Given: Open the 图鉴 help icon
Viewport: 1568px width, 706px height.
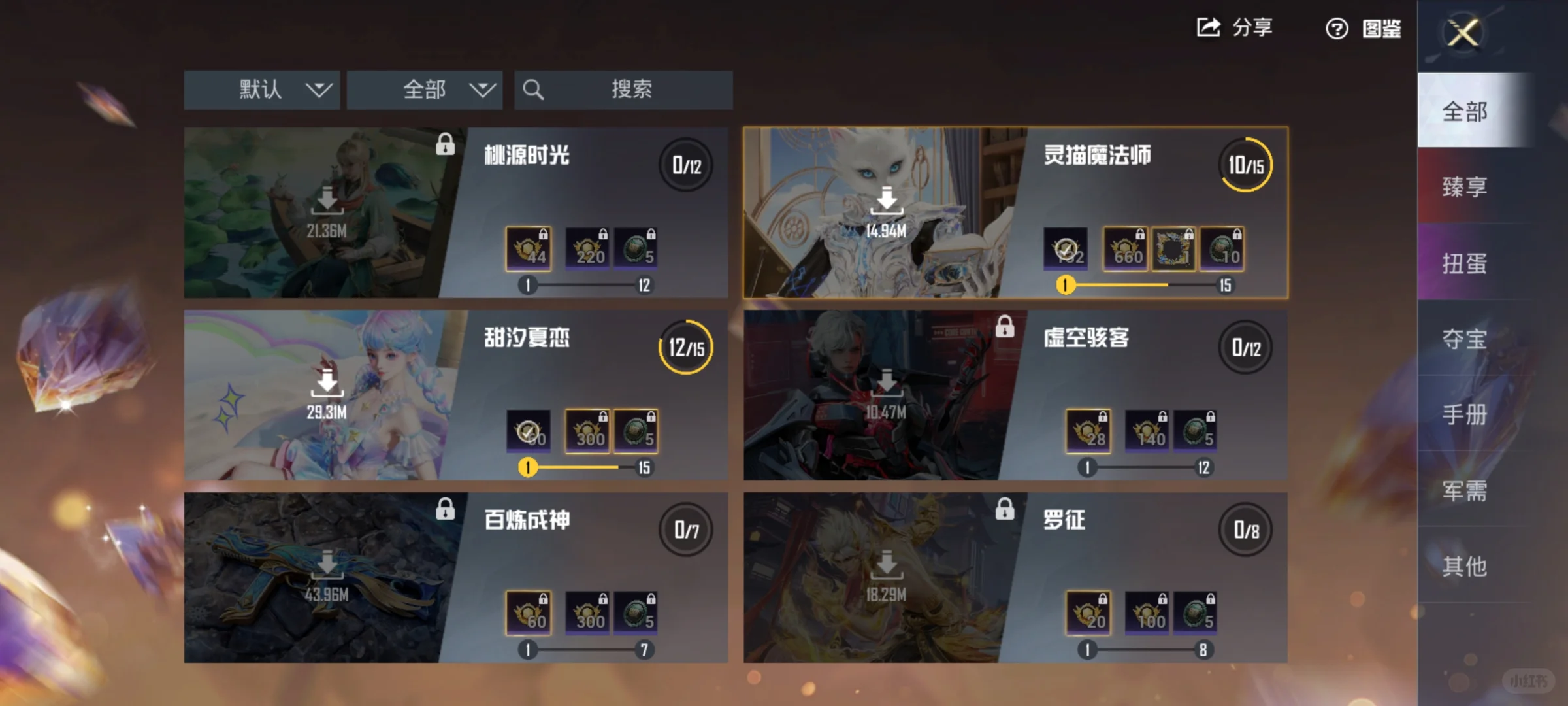Looking at the screenshot, I should [1337, 29].
